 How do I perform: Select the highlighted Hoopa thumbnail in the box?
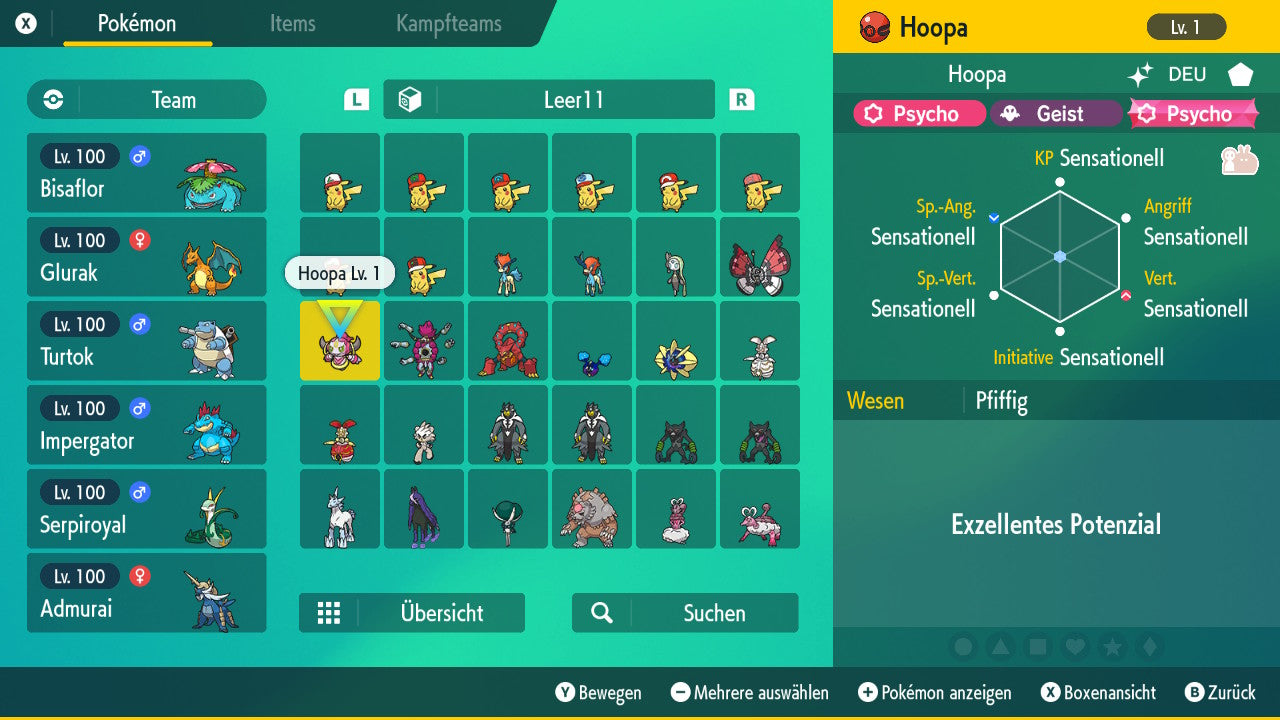pyautogui.click(x=340, y=340)
